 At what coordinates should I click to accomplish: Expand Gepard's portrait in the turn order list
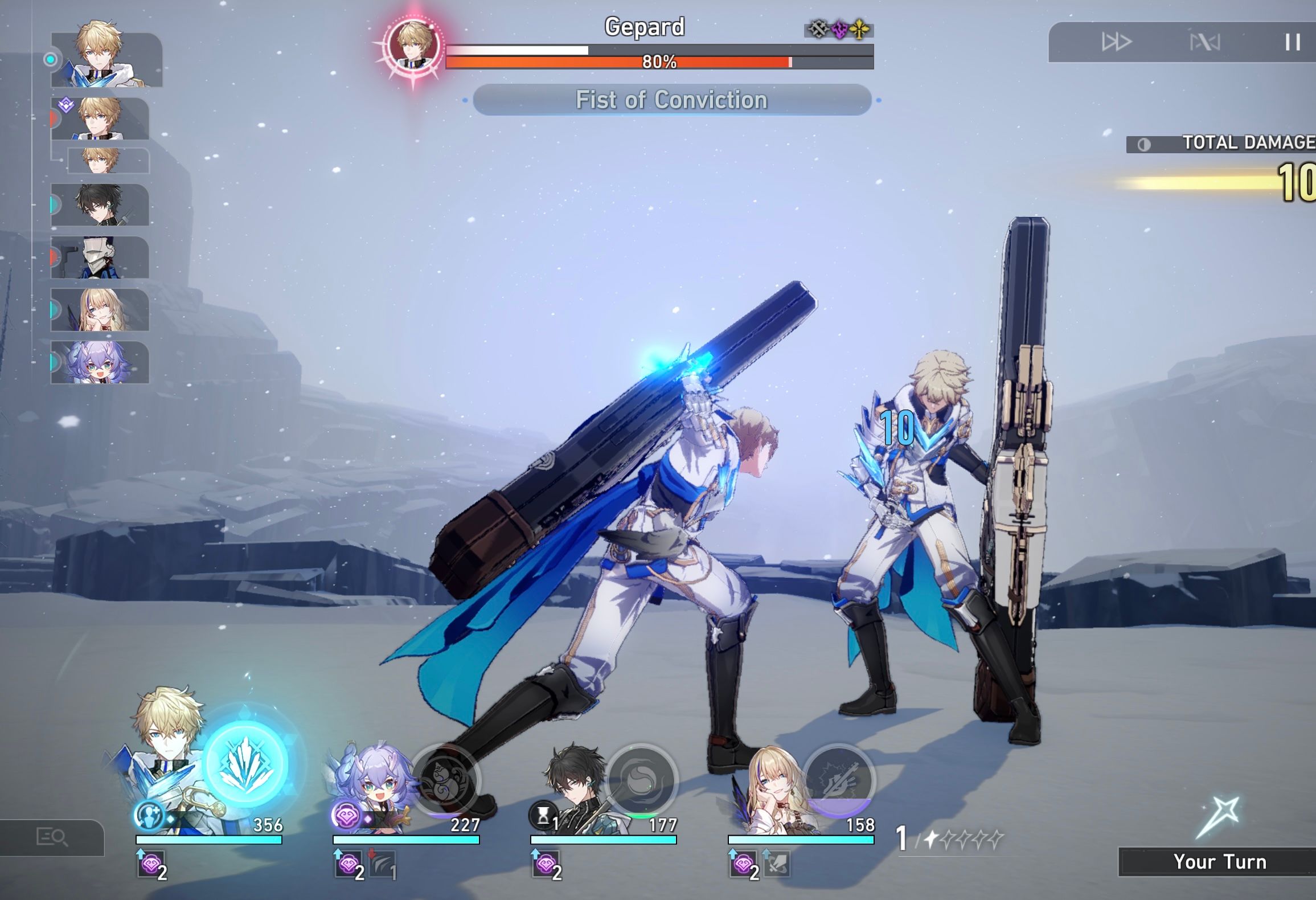click(x=100, y=60)
